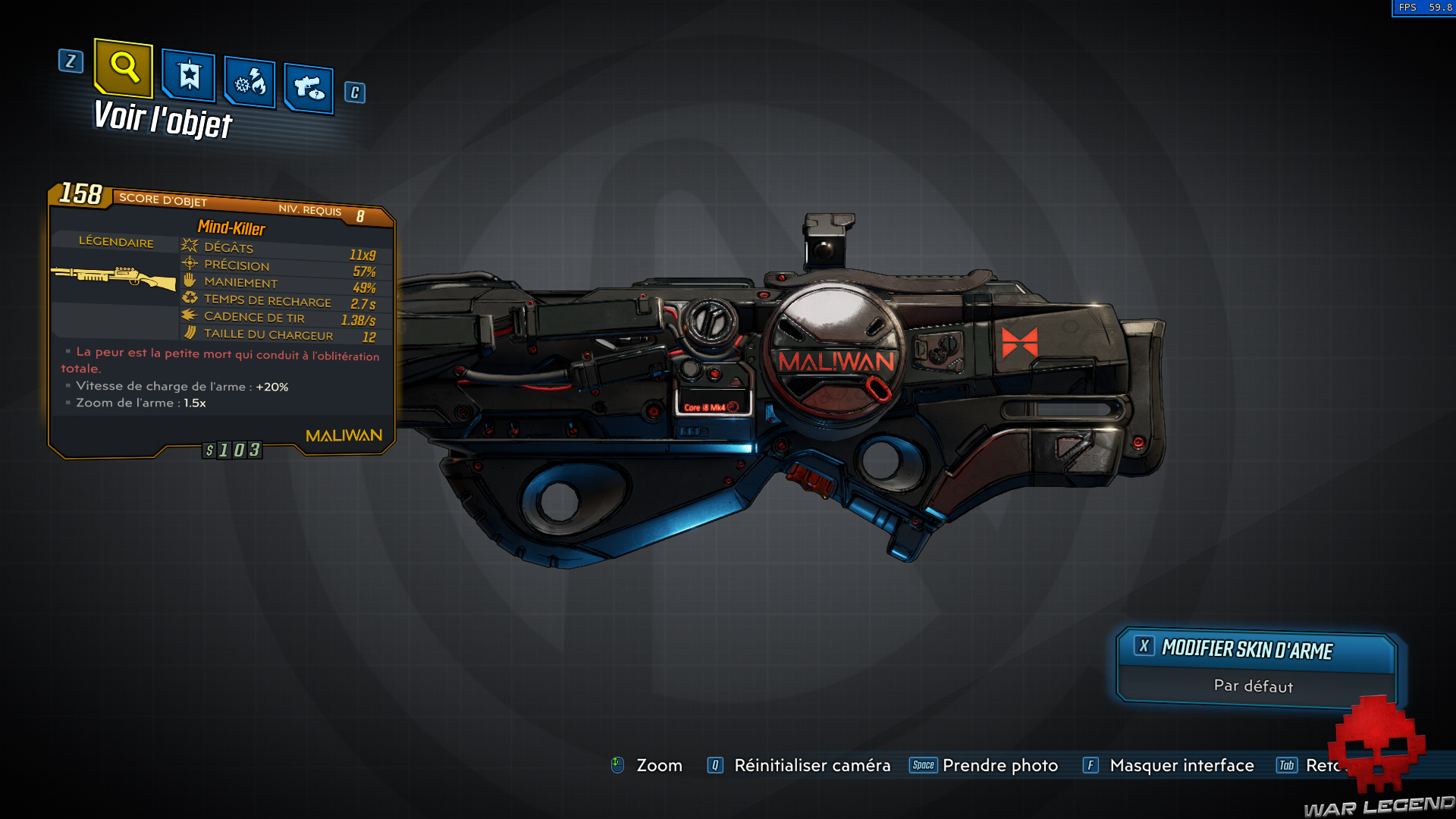Open the skin selector showing Par défaut

(x=1253, y=686)
